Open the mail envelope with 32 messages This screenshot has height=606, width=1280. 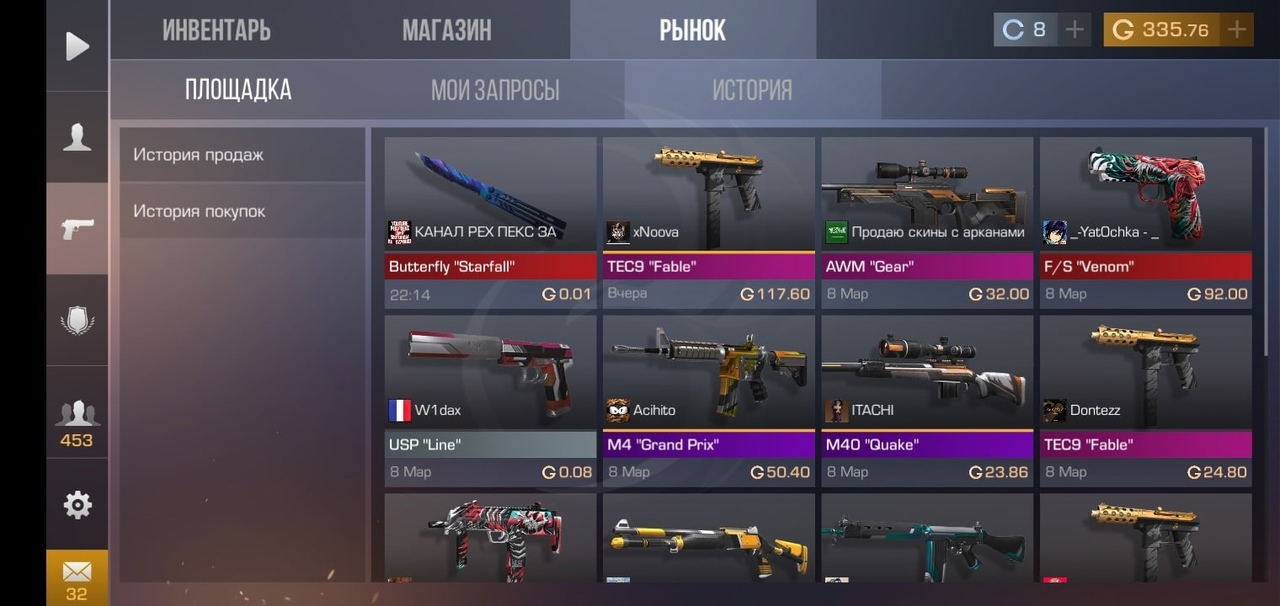click(77, 577)
